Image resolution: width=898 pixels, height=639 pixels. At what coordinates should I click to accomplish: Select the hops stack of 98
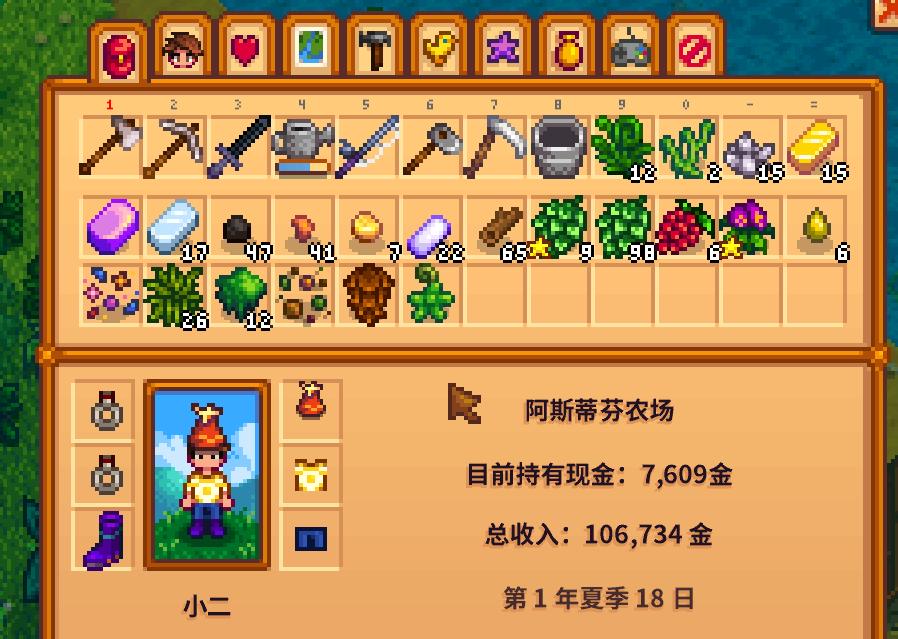[x=622, y=228]
